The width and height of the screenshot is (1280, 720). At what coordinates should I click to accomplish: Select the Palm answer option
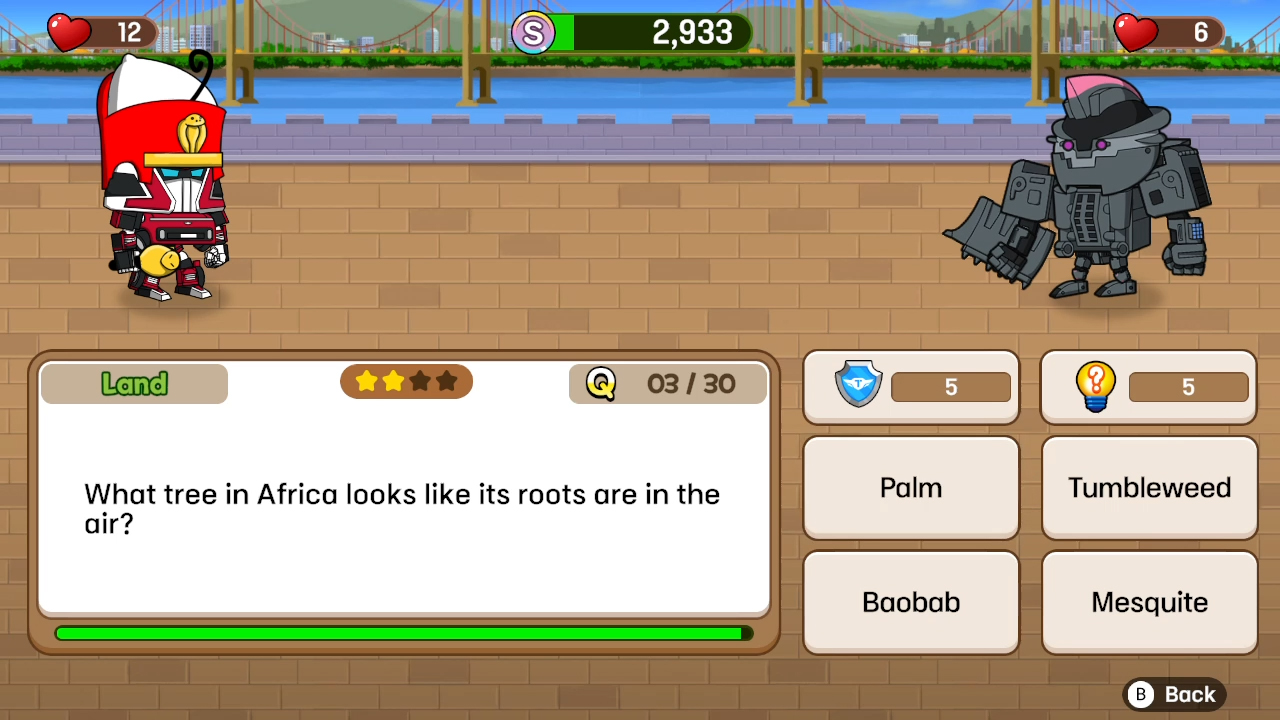pos(910,488)
